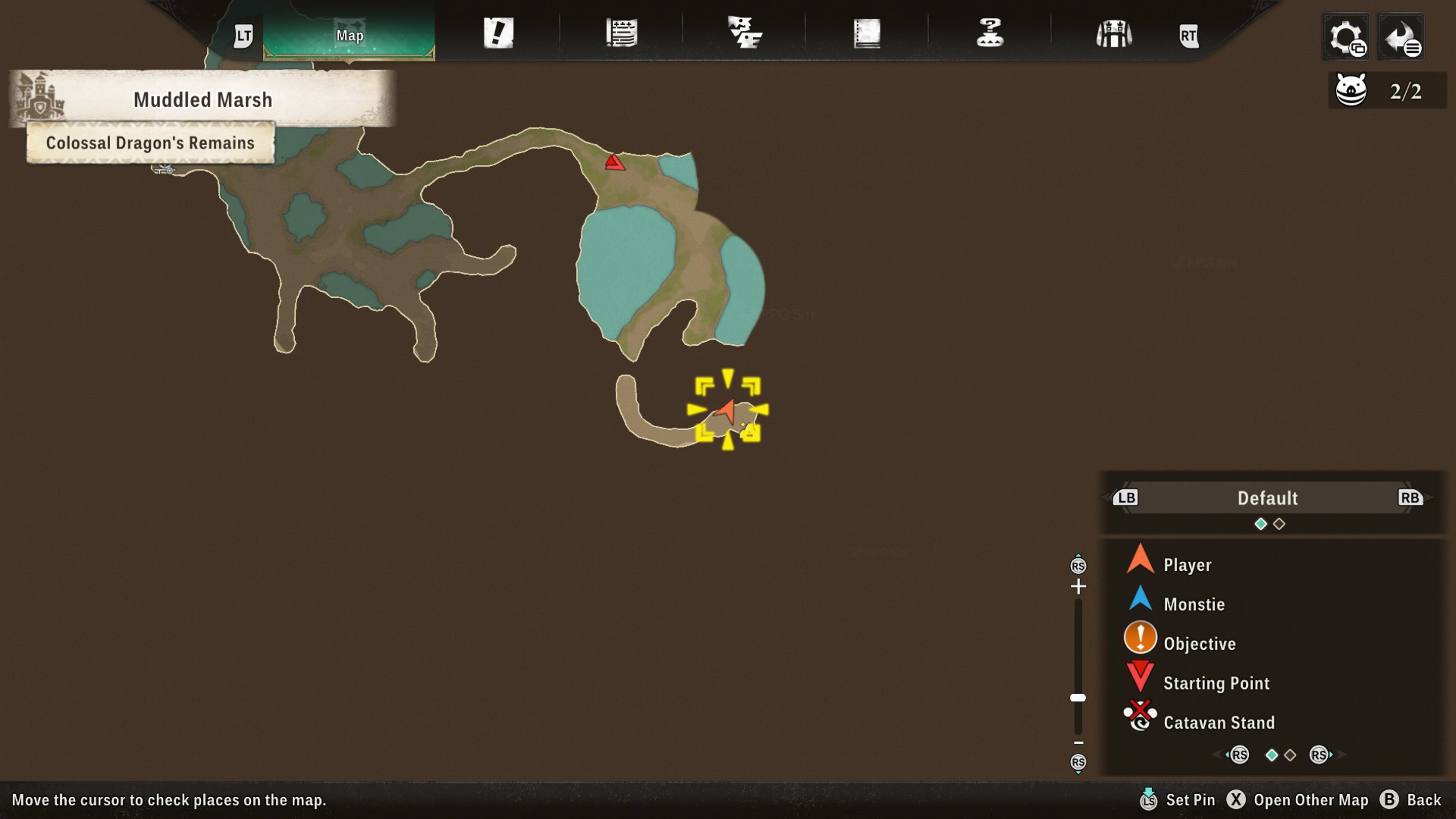Click the map zoom slider handle

click(x=1077, y=698)
